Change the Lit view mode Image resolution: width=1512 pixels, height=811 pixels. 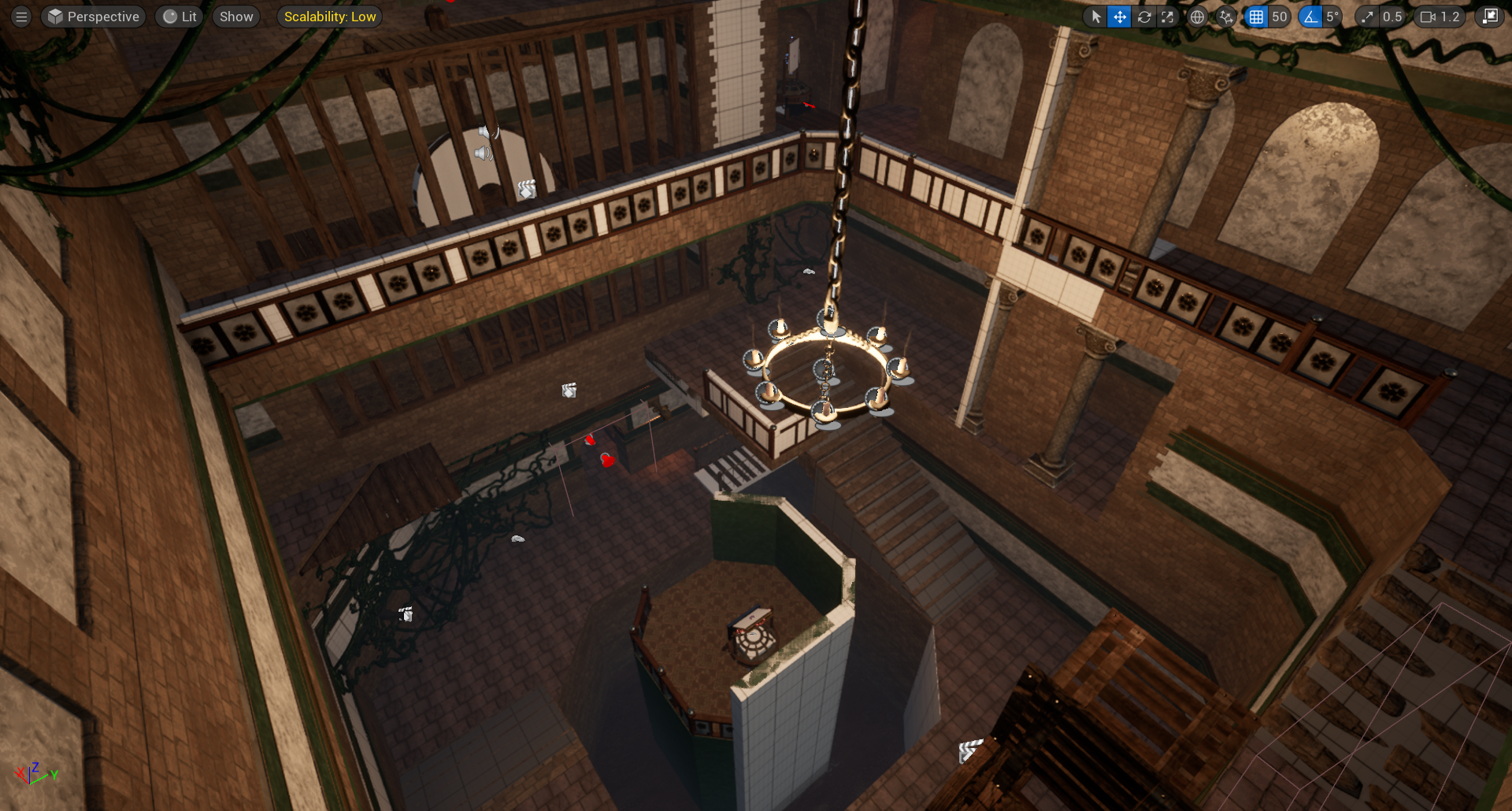click(x=180, y=17)
